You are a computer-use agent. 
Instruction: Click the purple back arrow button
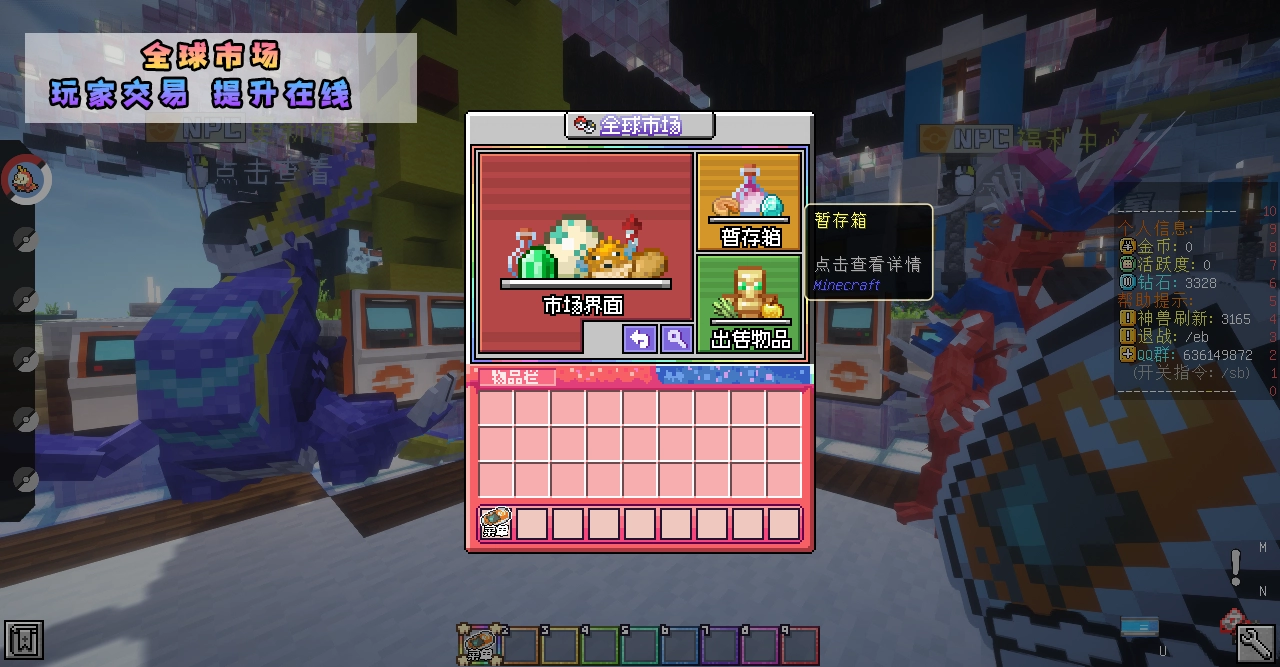[639, 339]
